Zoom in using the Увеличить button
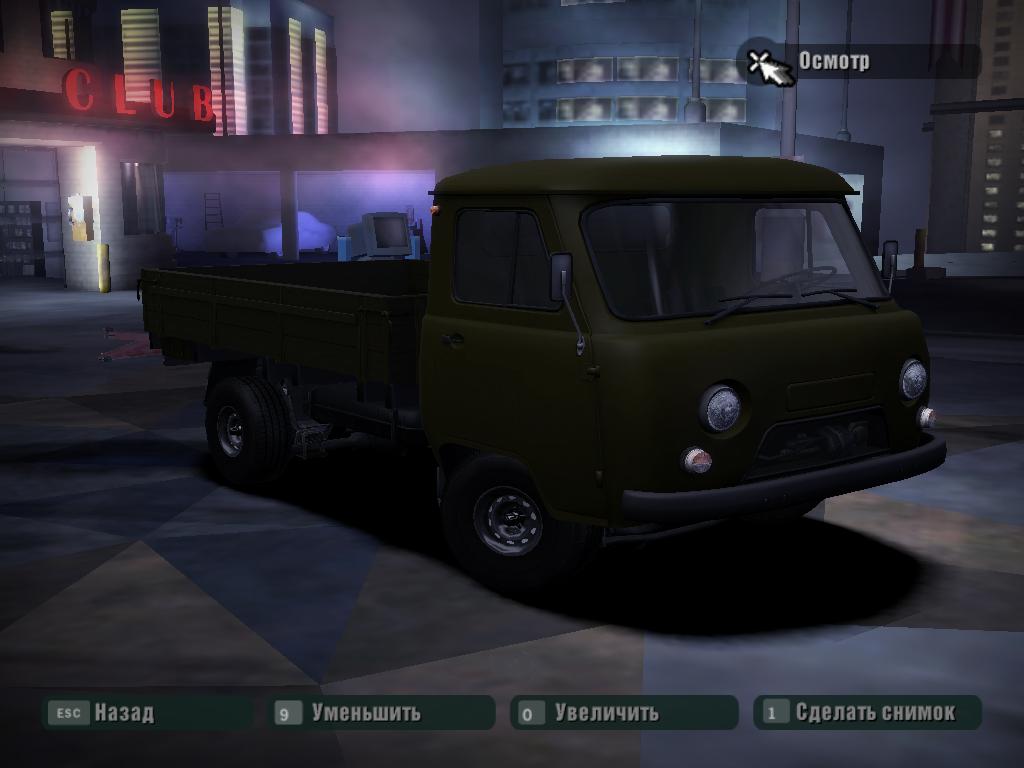Viewport: 1024px width, 768px height. [606, 713]
